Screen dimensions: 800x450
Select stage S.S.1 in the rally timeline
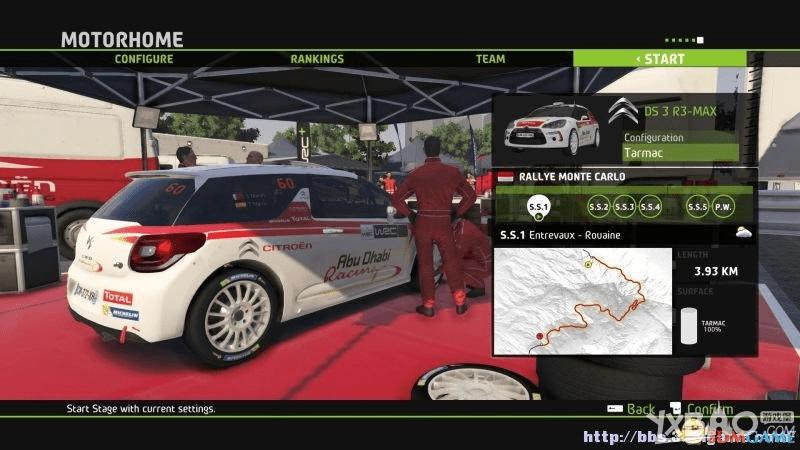[536, 207]
